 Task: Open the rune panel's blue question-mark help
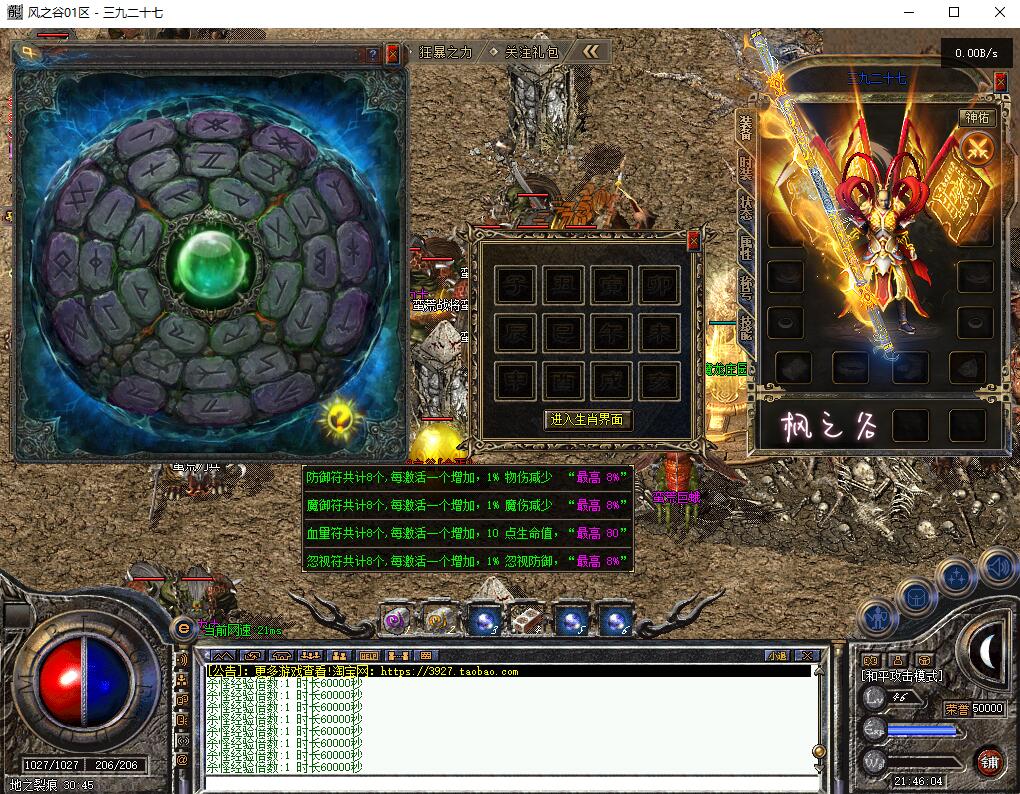point(373,55)
